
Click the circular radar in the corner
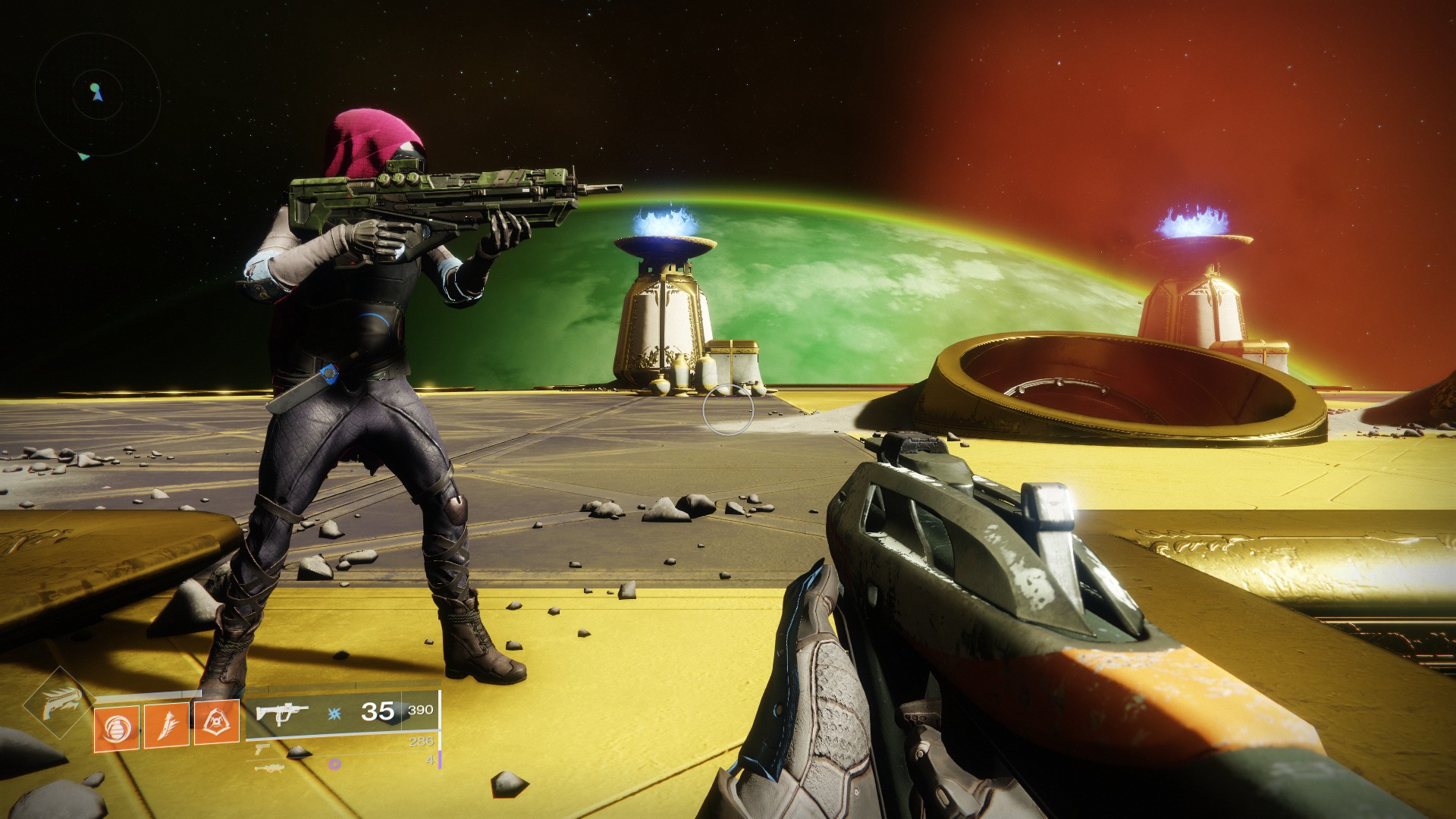(97, 95)
